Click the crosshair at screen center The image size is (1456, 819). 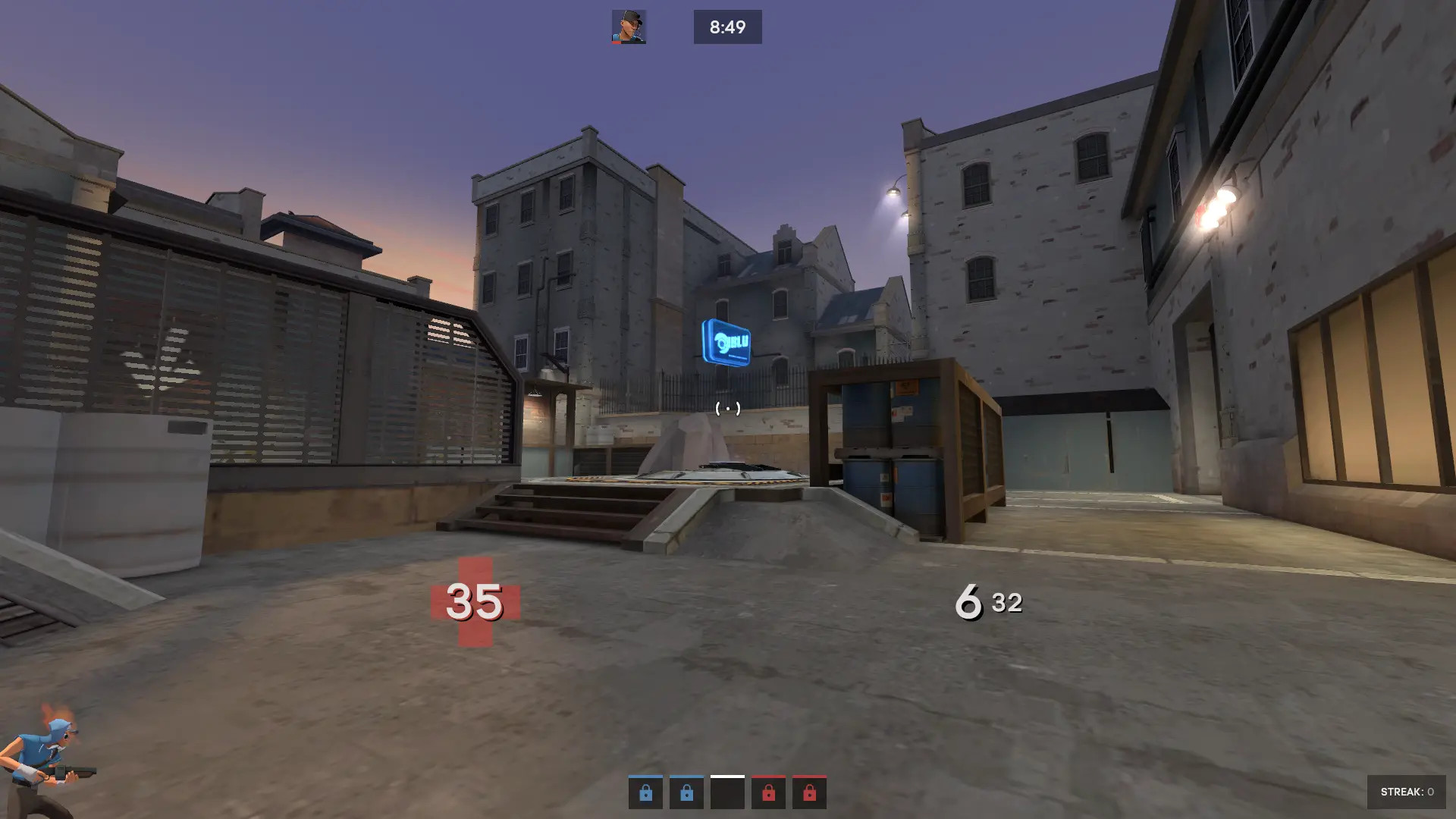coord(726,409)
